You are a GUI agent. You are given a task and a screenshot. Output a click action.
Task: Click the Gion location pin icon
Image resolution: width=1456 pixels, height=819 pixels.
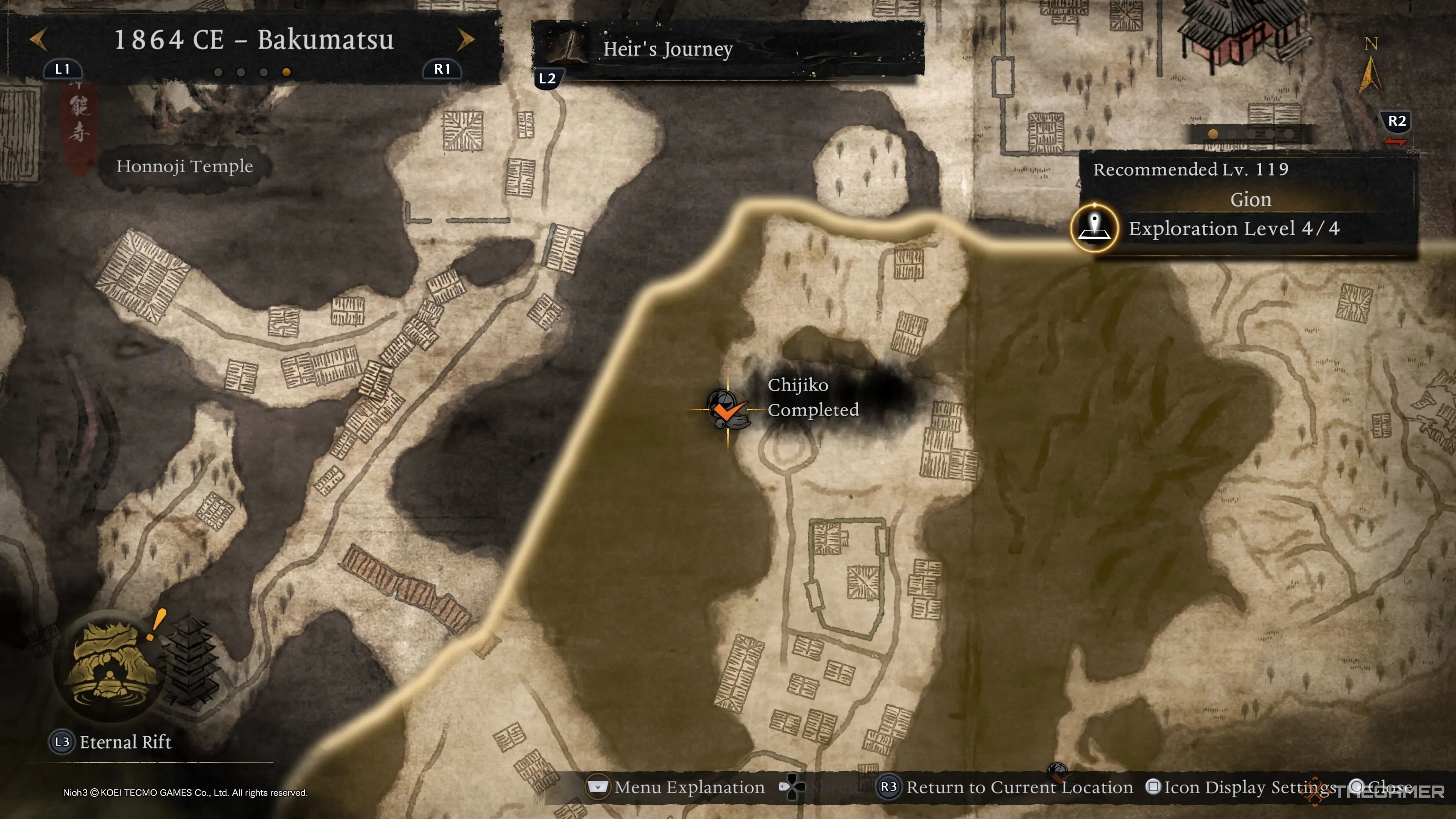1094,228
